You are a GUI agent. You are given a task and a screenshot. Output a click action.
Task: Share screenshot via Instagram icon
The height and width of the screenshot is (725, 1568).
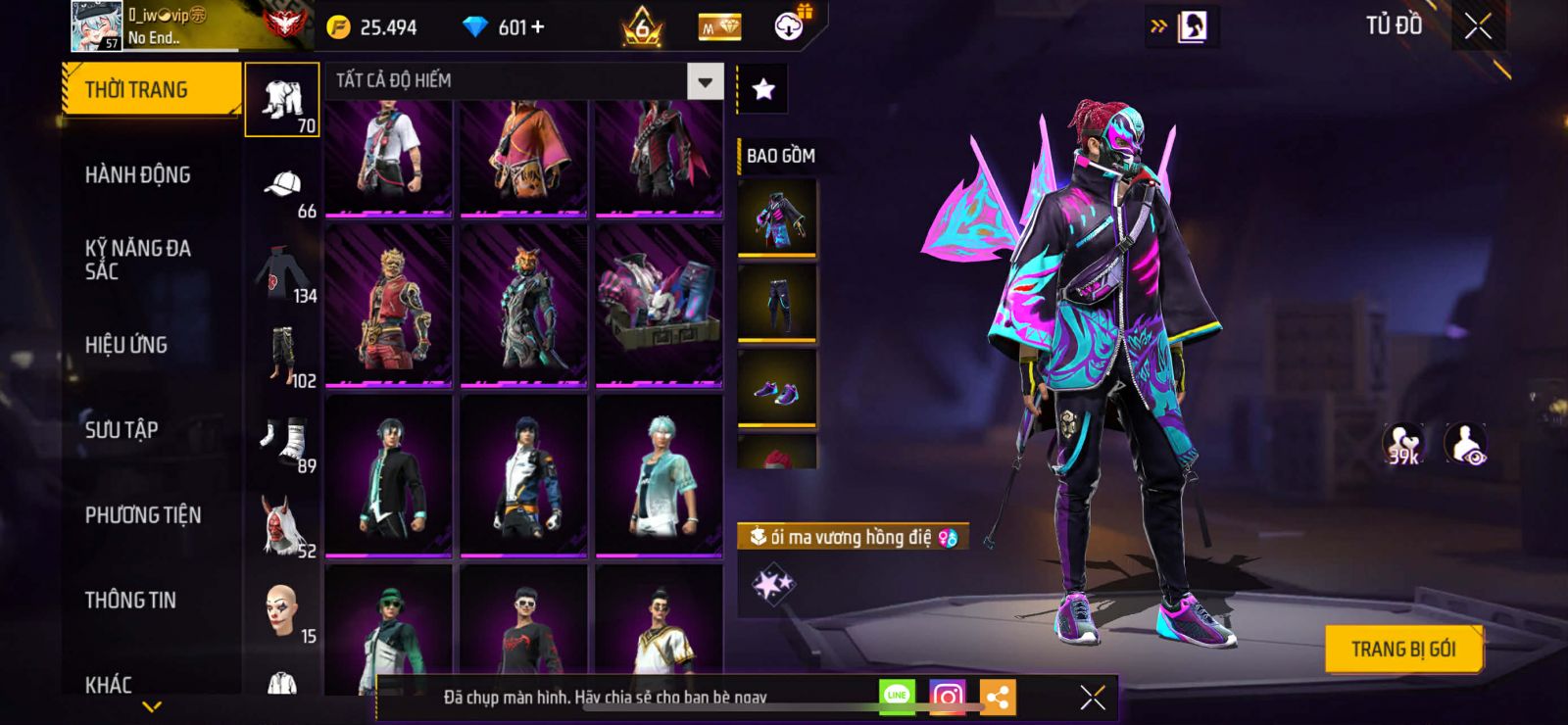(947, 697)
